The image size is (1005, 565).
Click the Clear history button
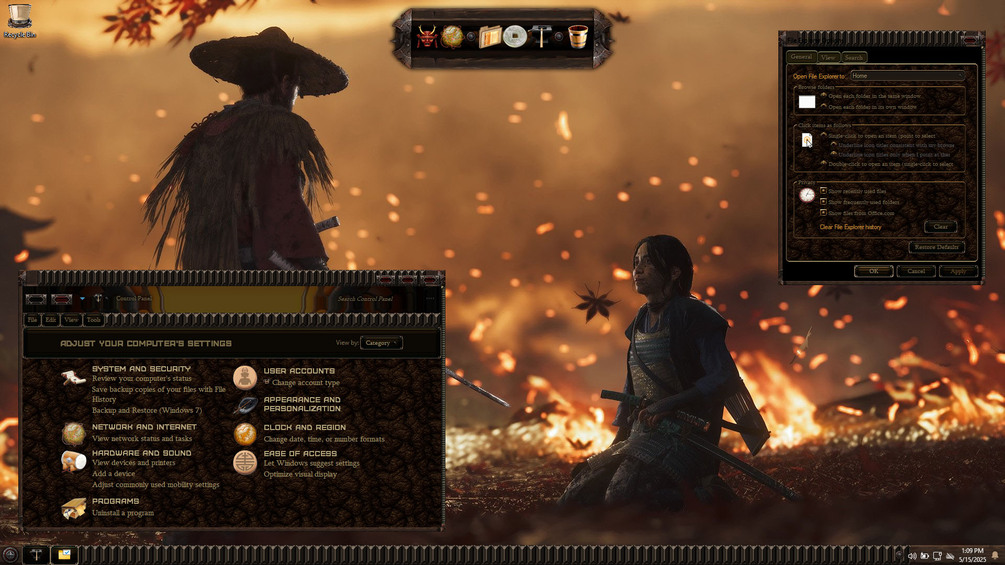940,227
